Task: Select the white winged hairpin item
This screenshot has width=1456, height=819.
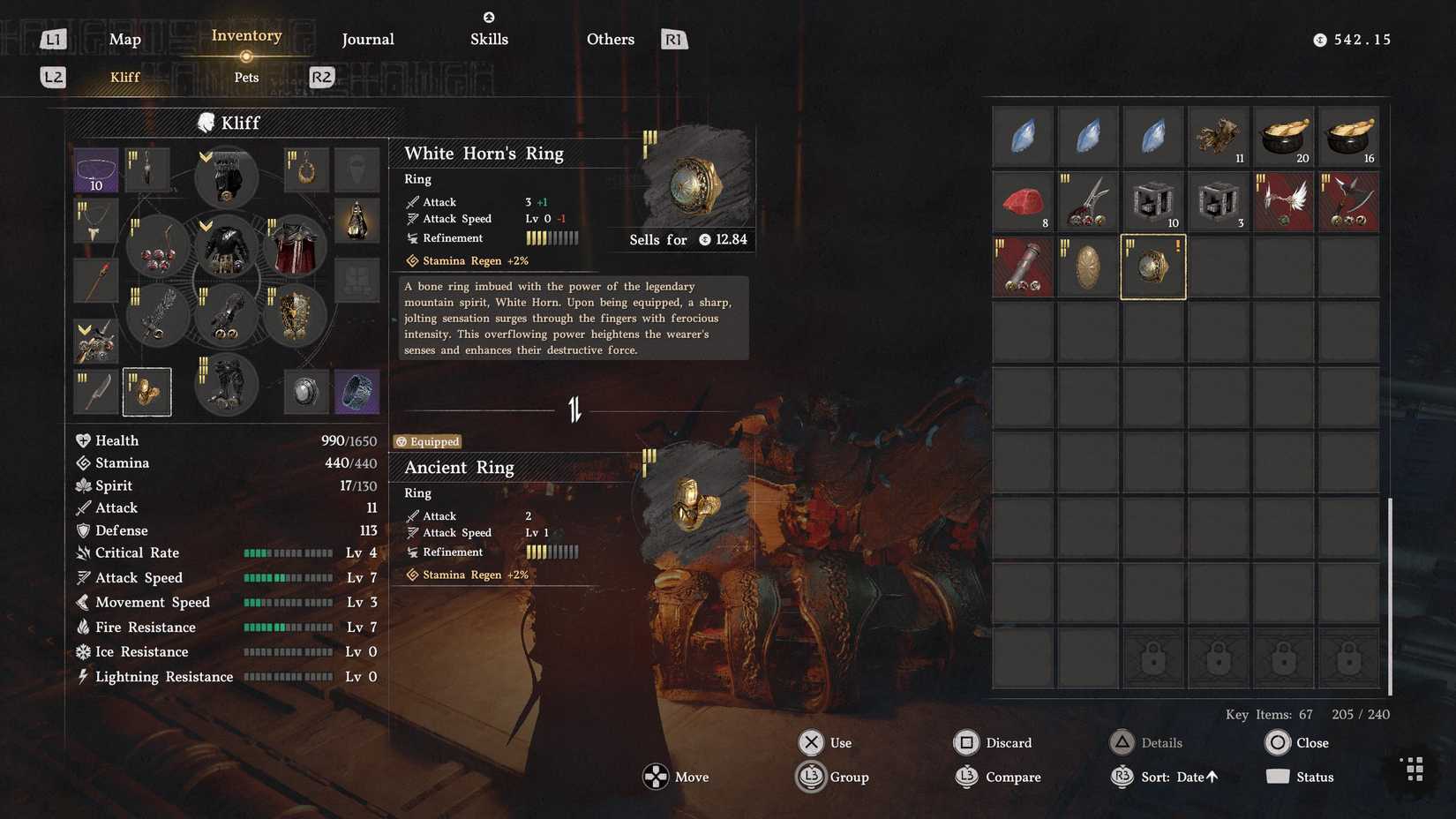Action: (x=1283, y=201)
